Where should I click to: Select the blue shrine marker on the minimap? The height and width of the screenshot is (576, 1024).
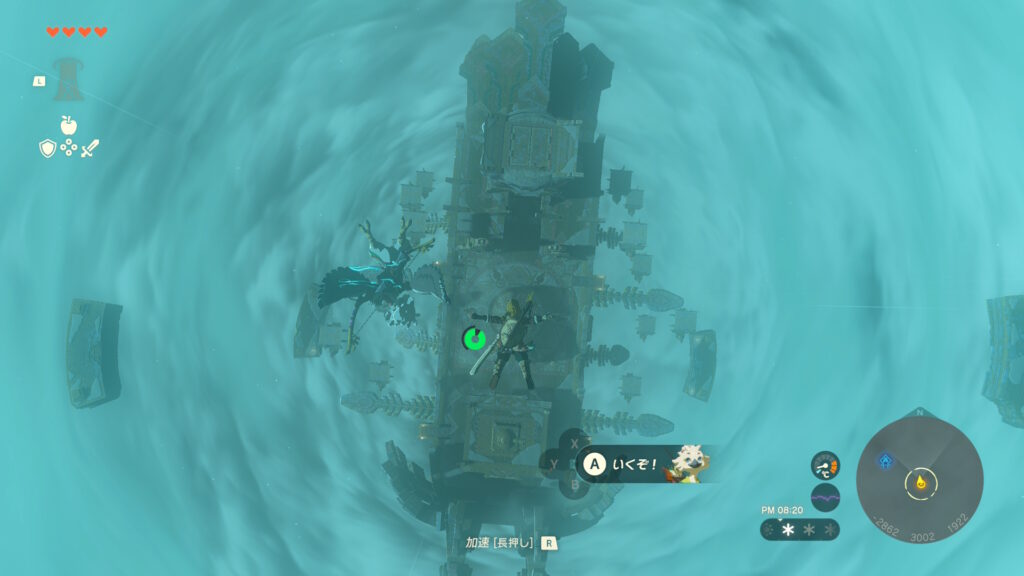point(885,461)
